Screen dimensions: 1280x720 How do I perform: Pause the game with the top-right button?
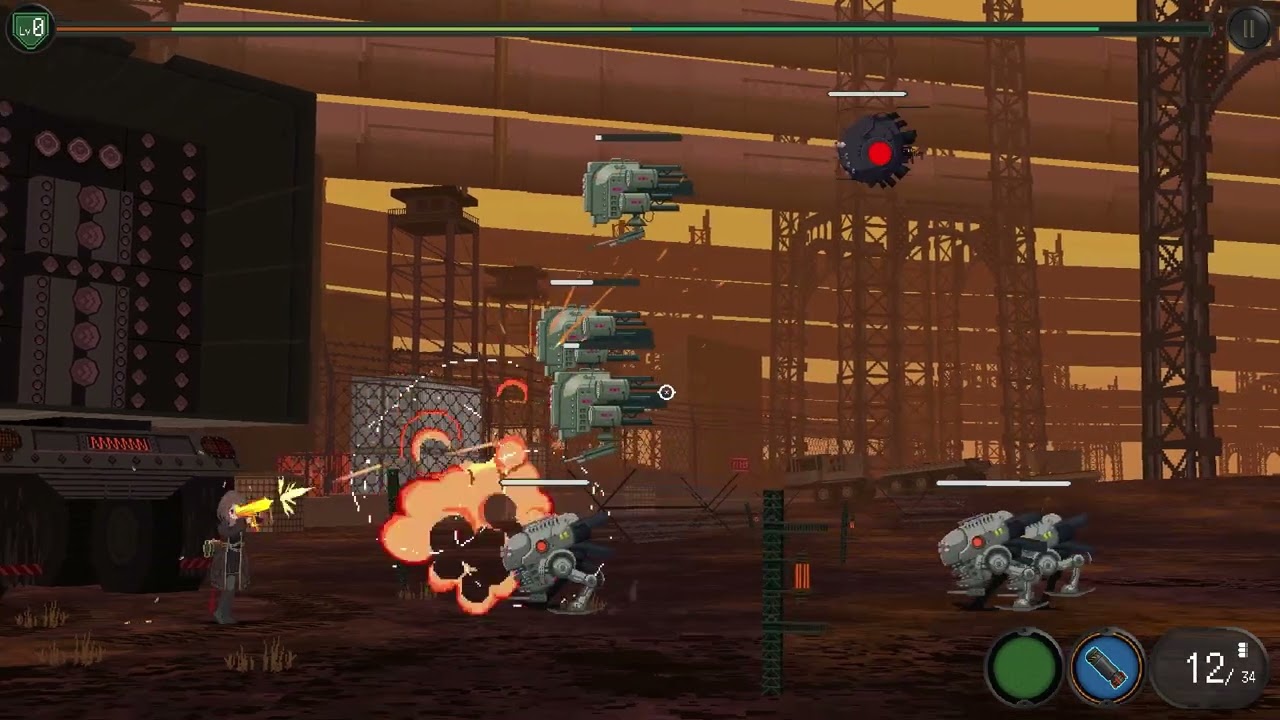(1248, 28)
